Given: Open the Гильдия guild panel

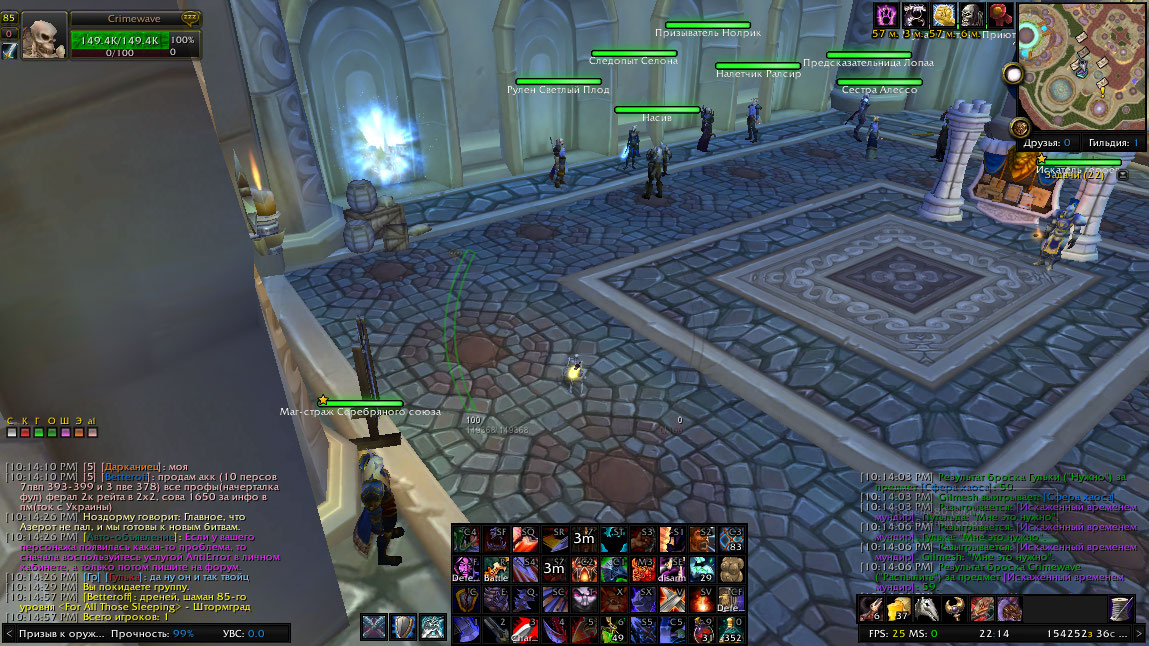Looking at the screenshot, I should 1113,143.
